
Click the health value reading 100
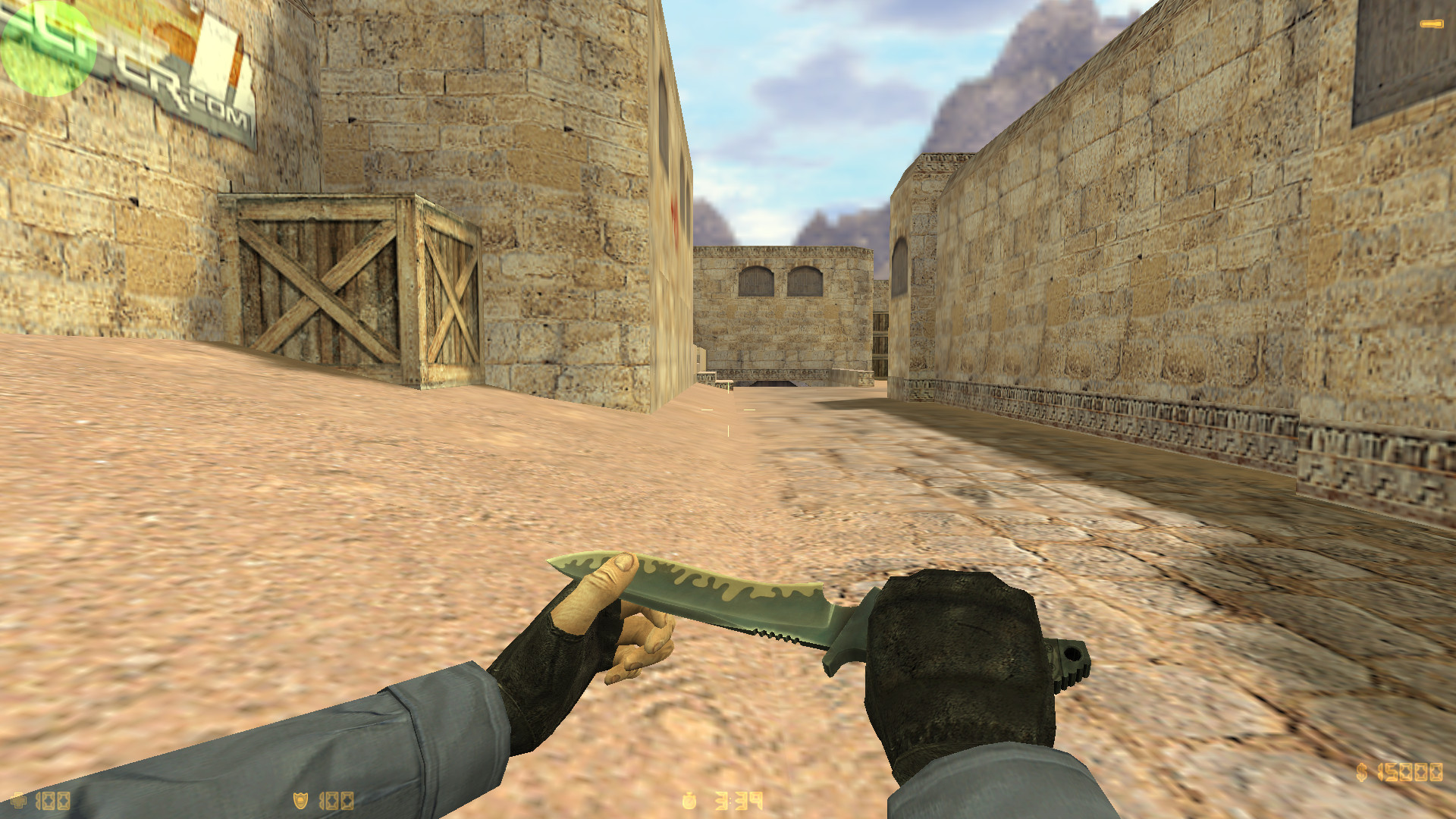[52, 801]
